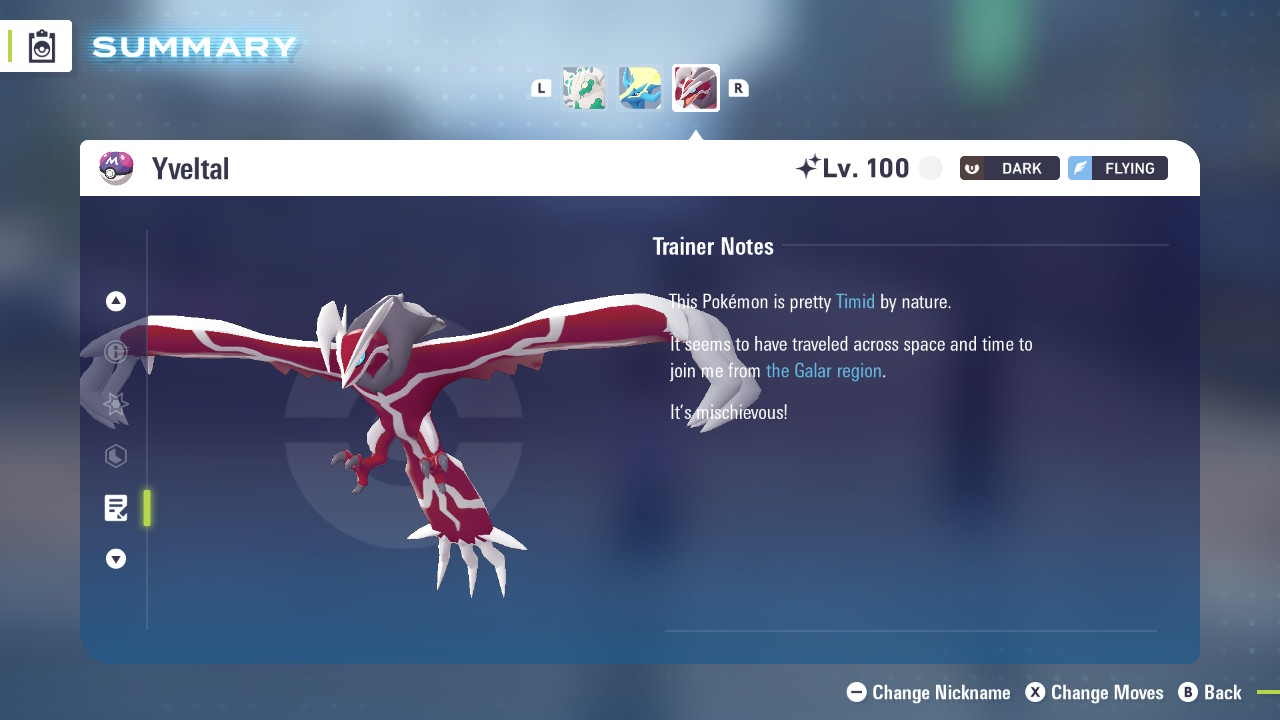Select the Zygarde party thumbnail

(x=584, y=88)
